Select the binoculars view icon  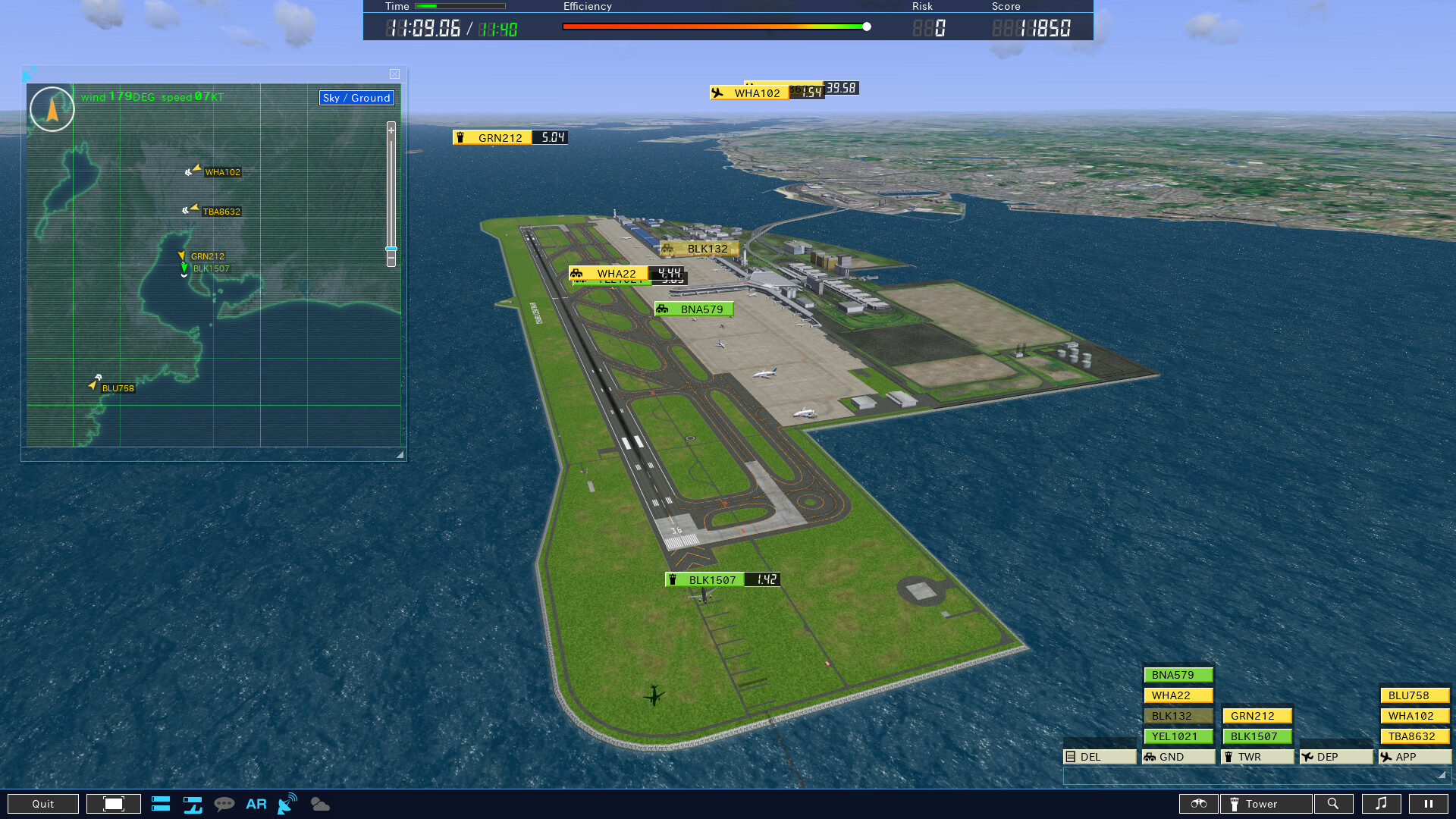click(1198, 804)
